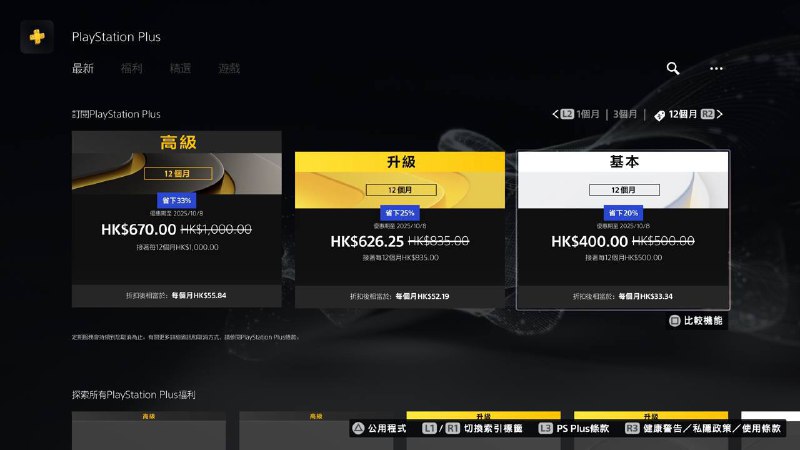The height and width of the screenshot is (450, 800).
Task: Open the three-dot more options menu
Action: click(x=716, y=68)
